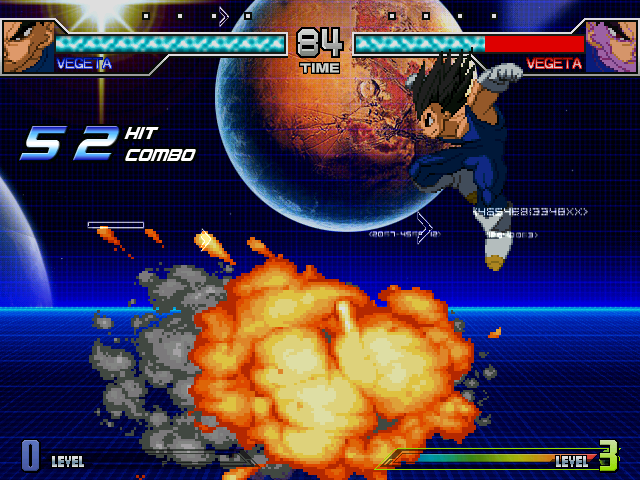Click player one's Vegeta portrait

27,46
